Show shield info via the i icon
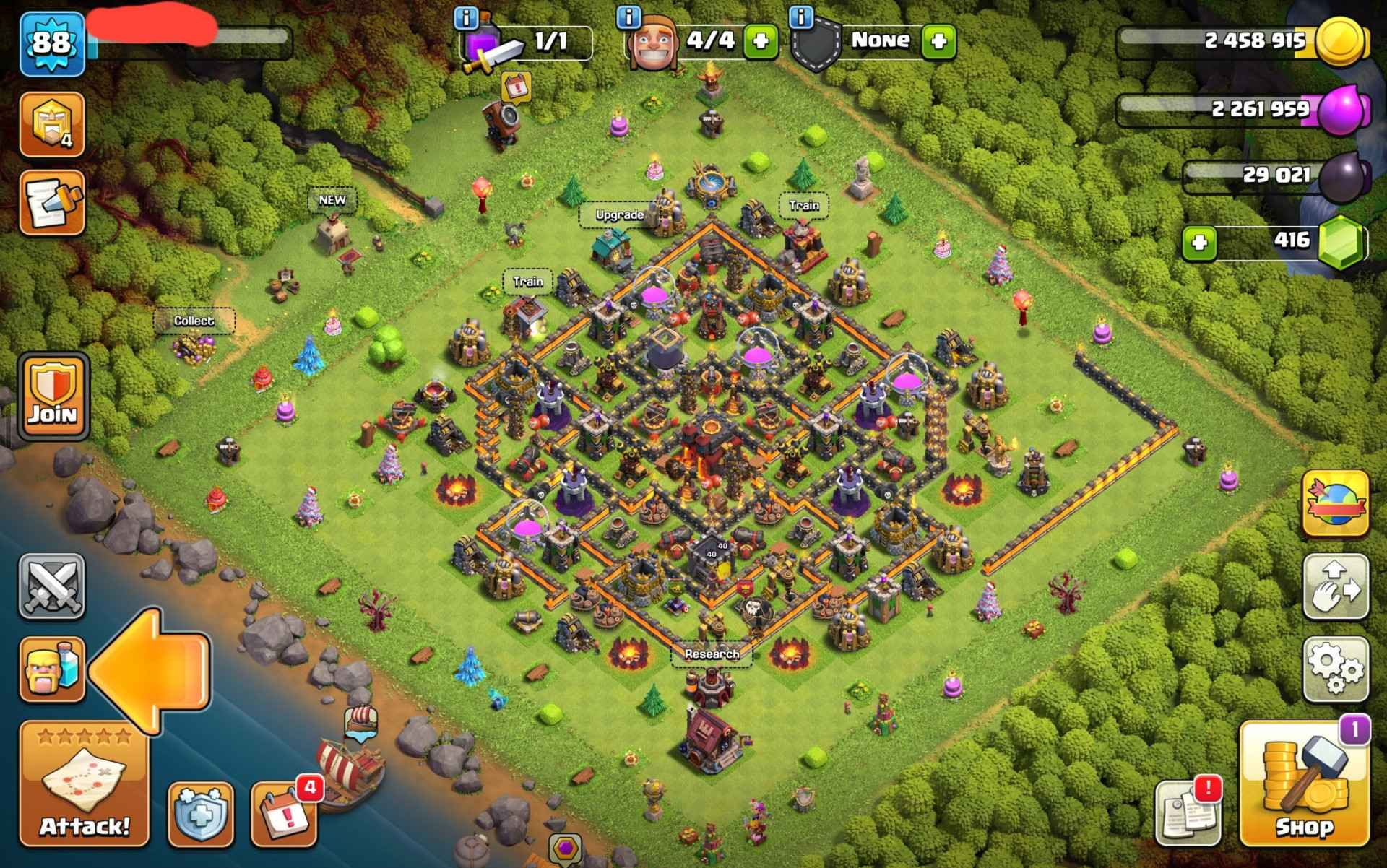 (x=801, y=17)
